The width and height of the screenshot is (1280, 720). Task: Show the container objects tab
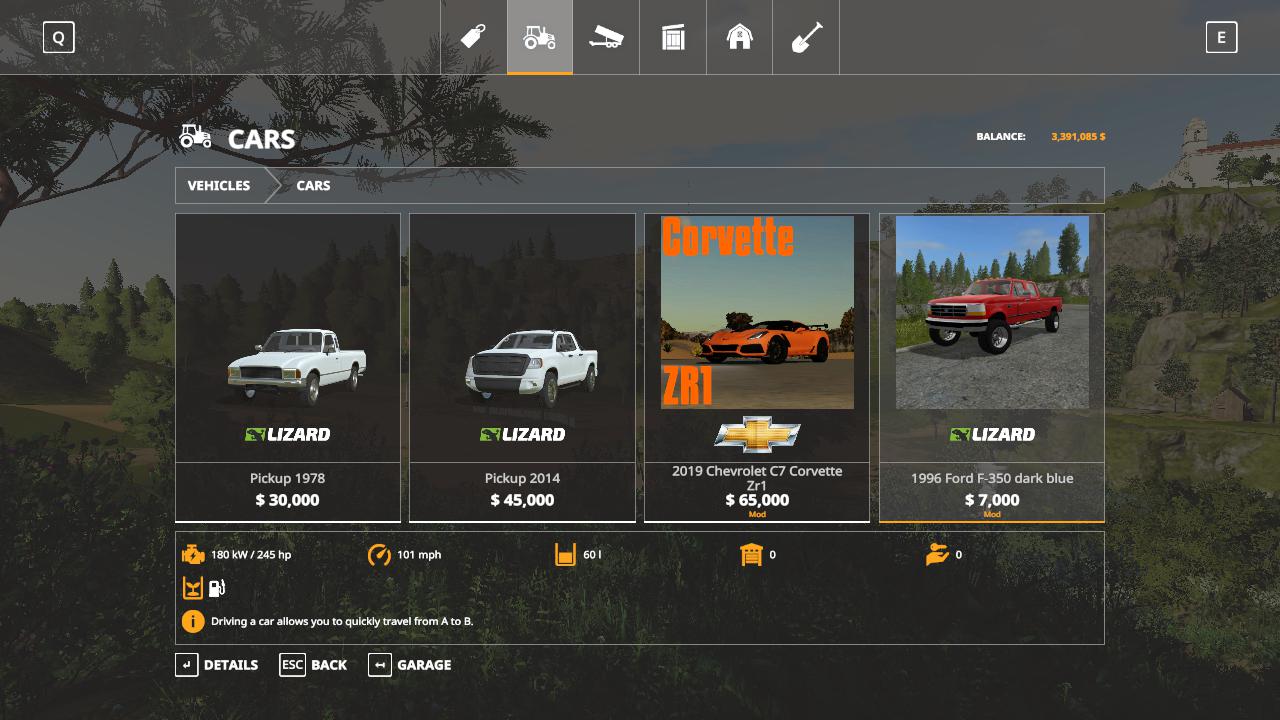coord(673,37)
